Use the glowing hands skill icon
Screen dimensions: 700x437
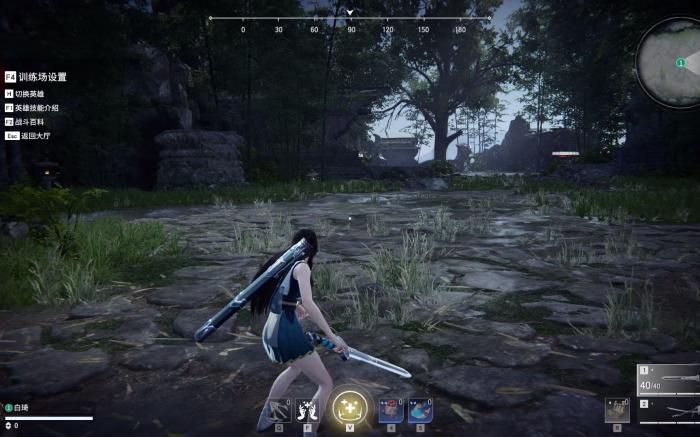click(x=308, y=410)
